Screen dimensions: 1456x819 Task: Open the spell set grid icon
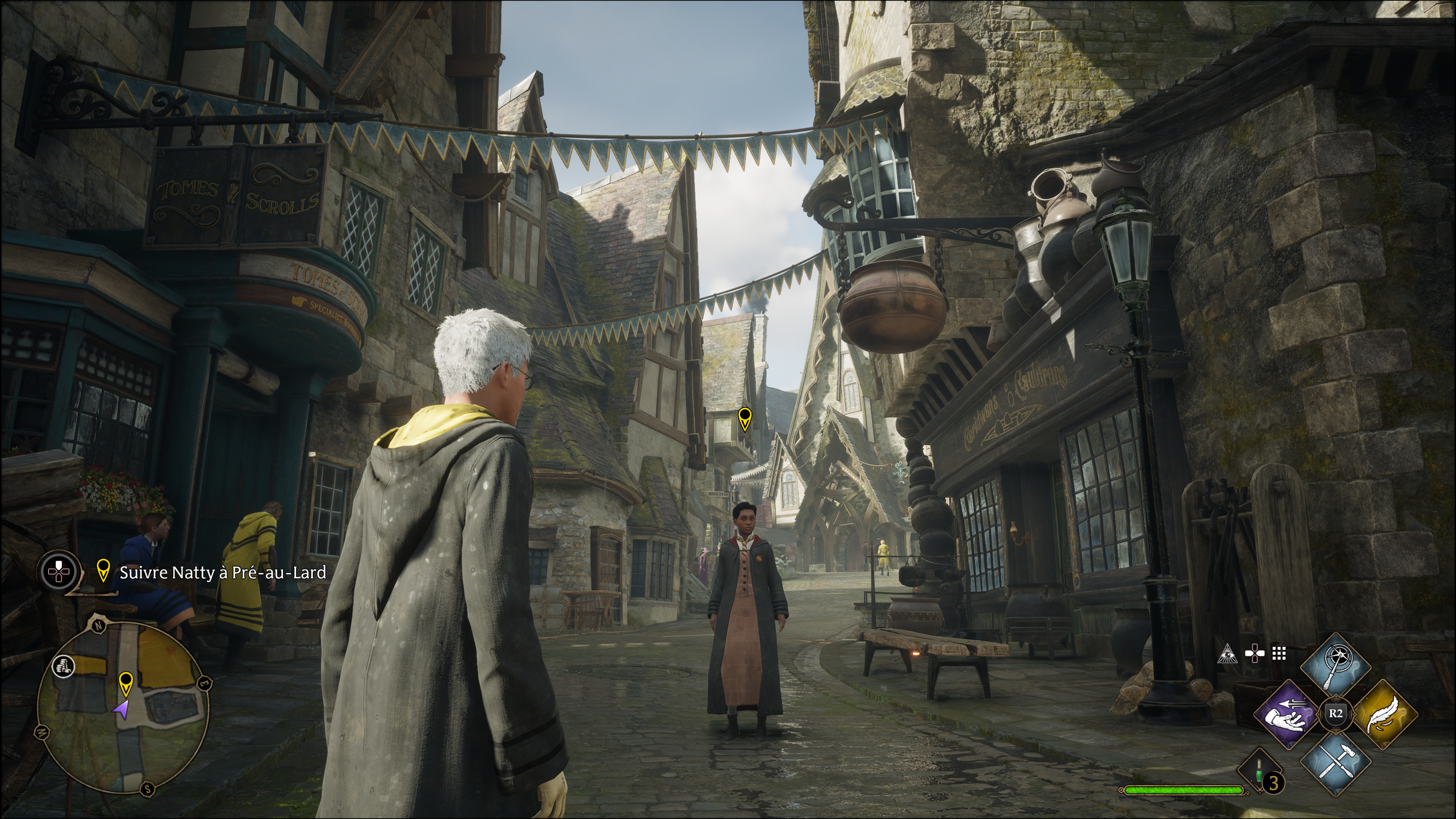(x=1279, y=654)
